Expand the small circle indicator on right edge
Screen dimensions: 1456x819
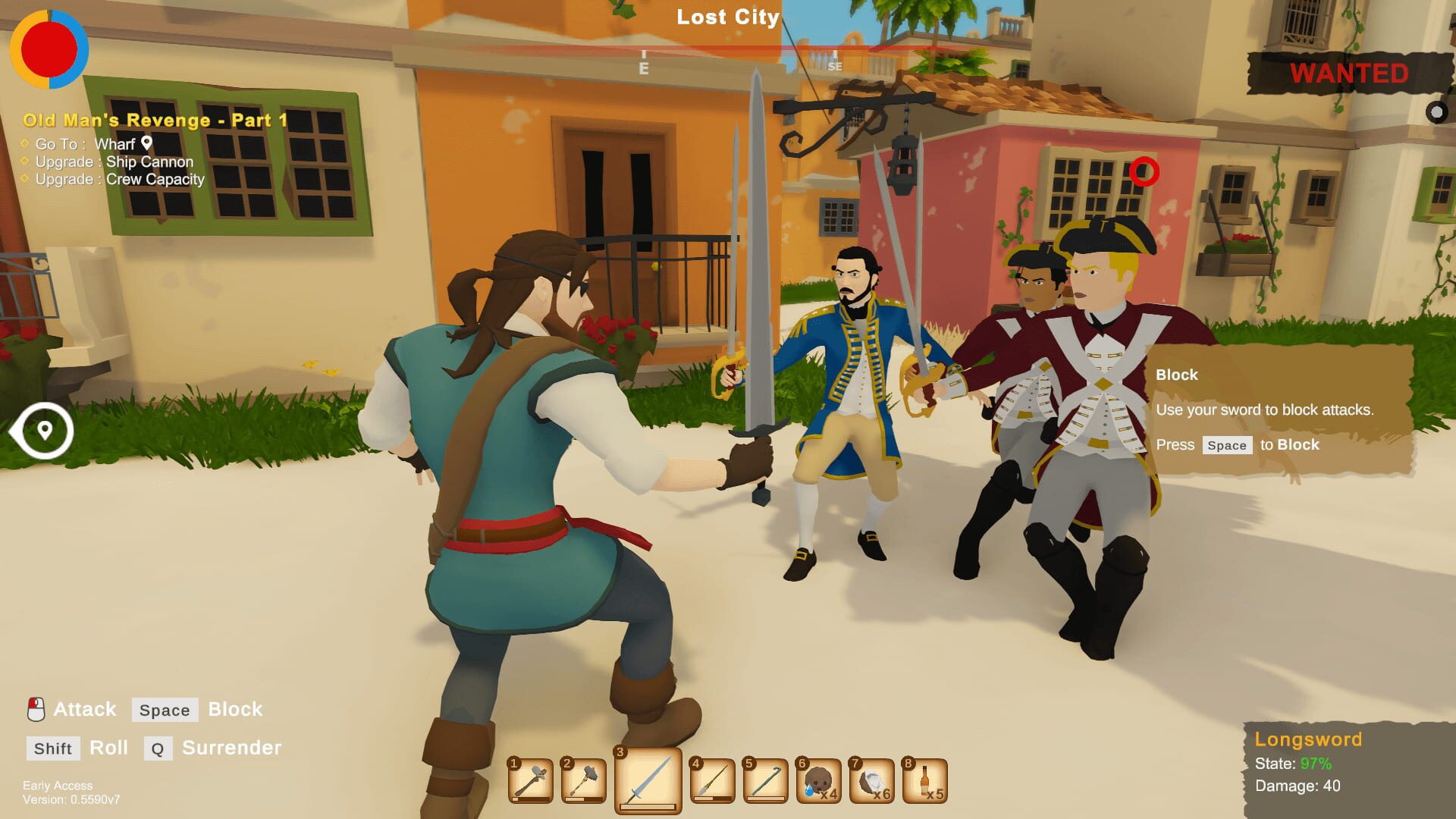tap(1437, 112)
